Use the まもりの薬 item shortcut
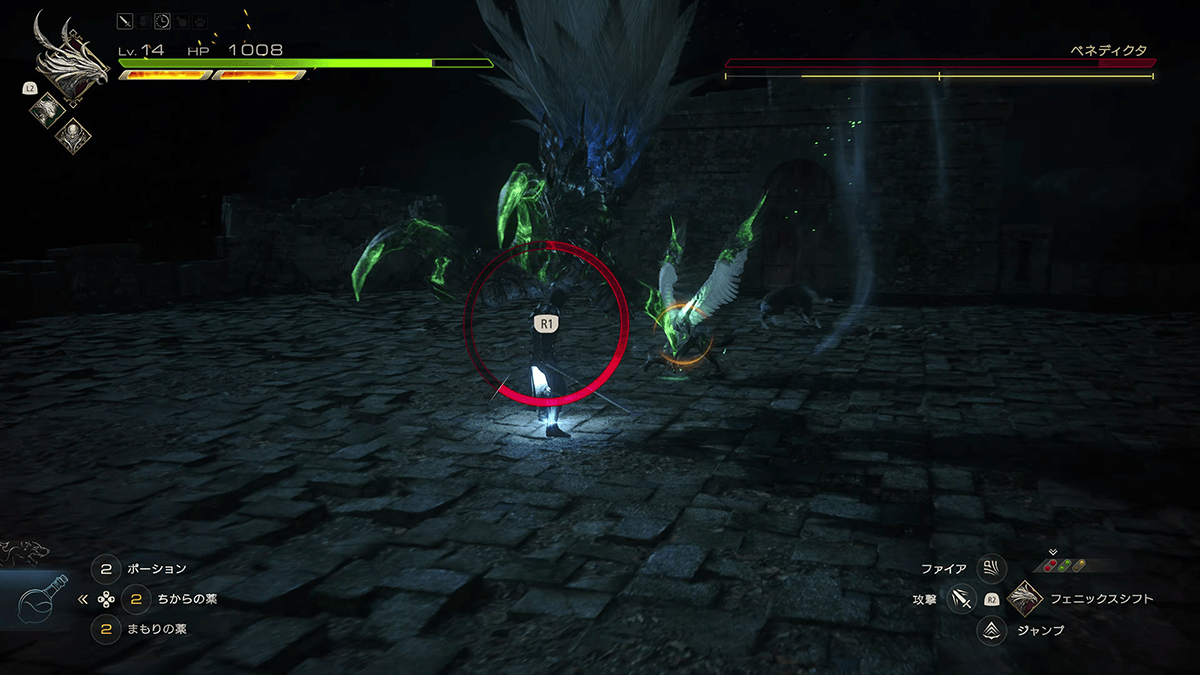Image resolution: width=1200 pixels, height=675 pixels. coord(106,630)
